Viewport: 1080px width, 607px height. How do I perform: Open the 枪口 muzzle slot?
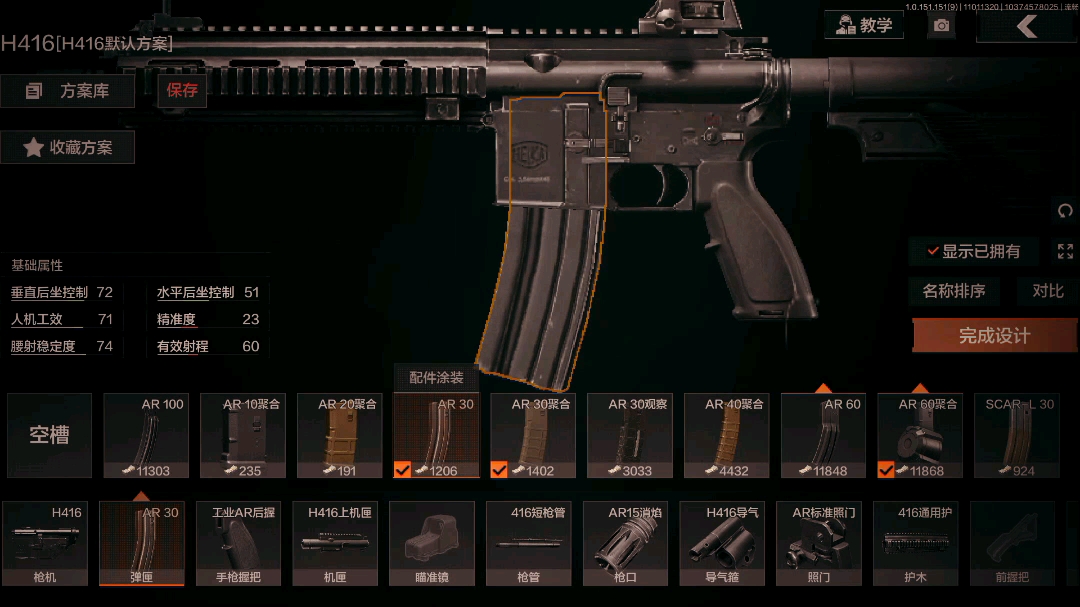pyautogui.click(x=625, y=543)
